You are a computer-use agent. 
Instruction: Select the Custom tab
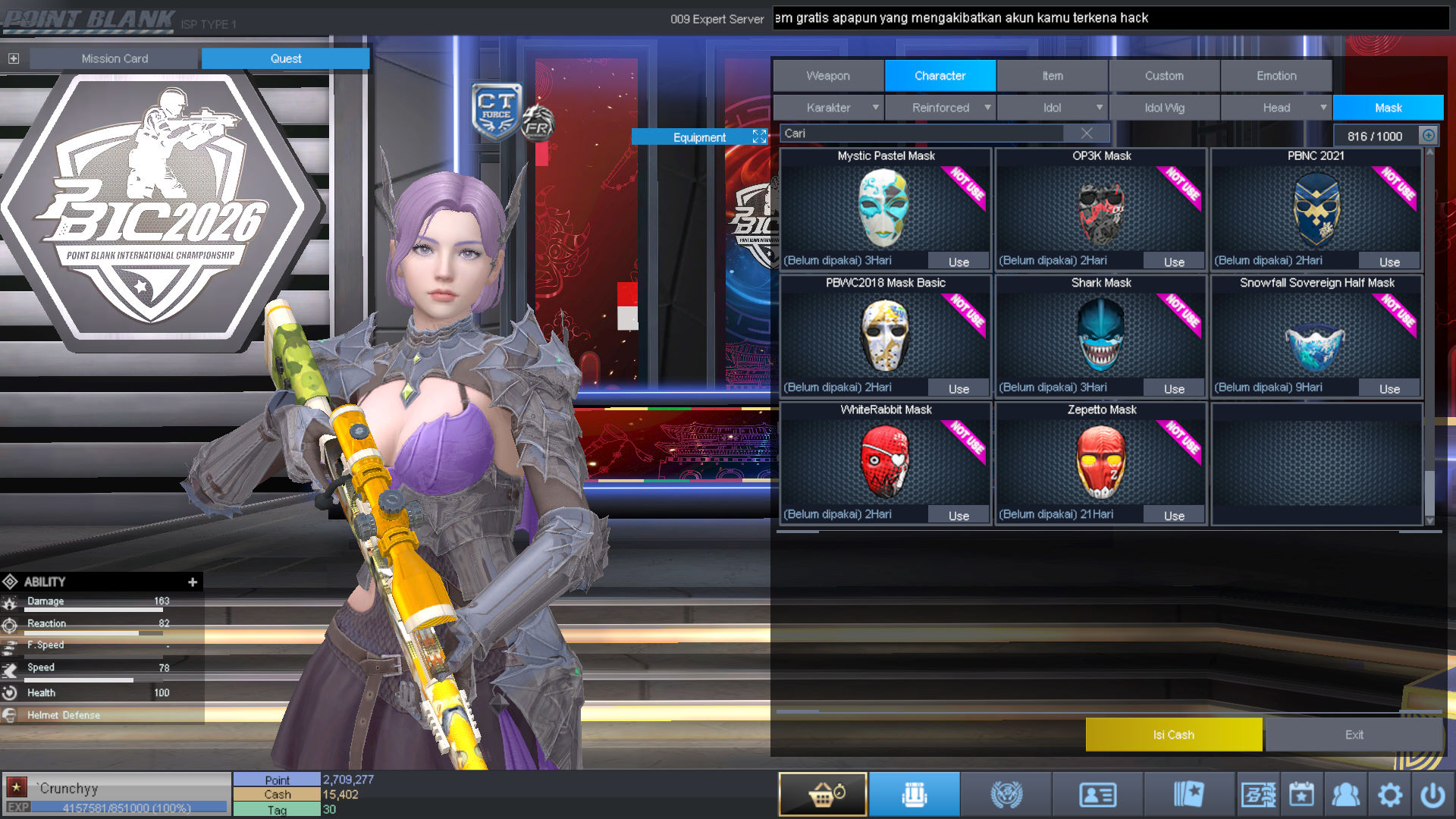(1164, 76)
